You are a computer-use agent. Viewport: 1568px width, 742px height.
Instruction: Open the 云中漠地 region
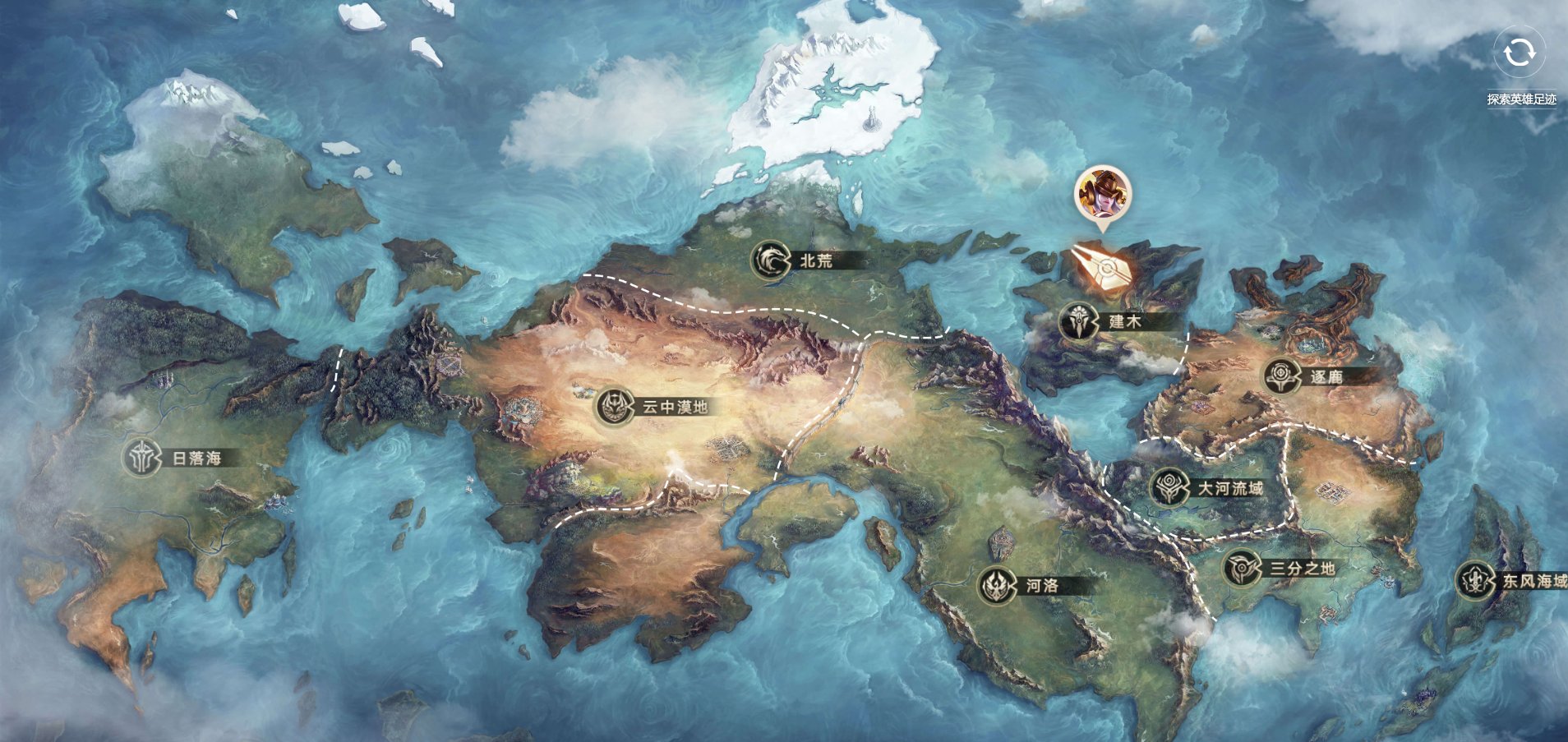click(x=616, y=407)
